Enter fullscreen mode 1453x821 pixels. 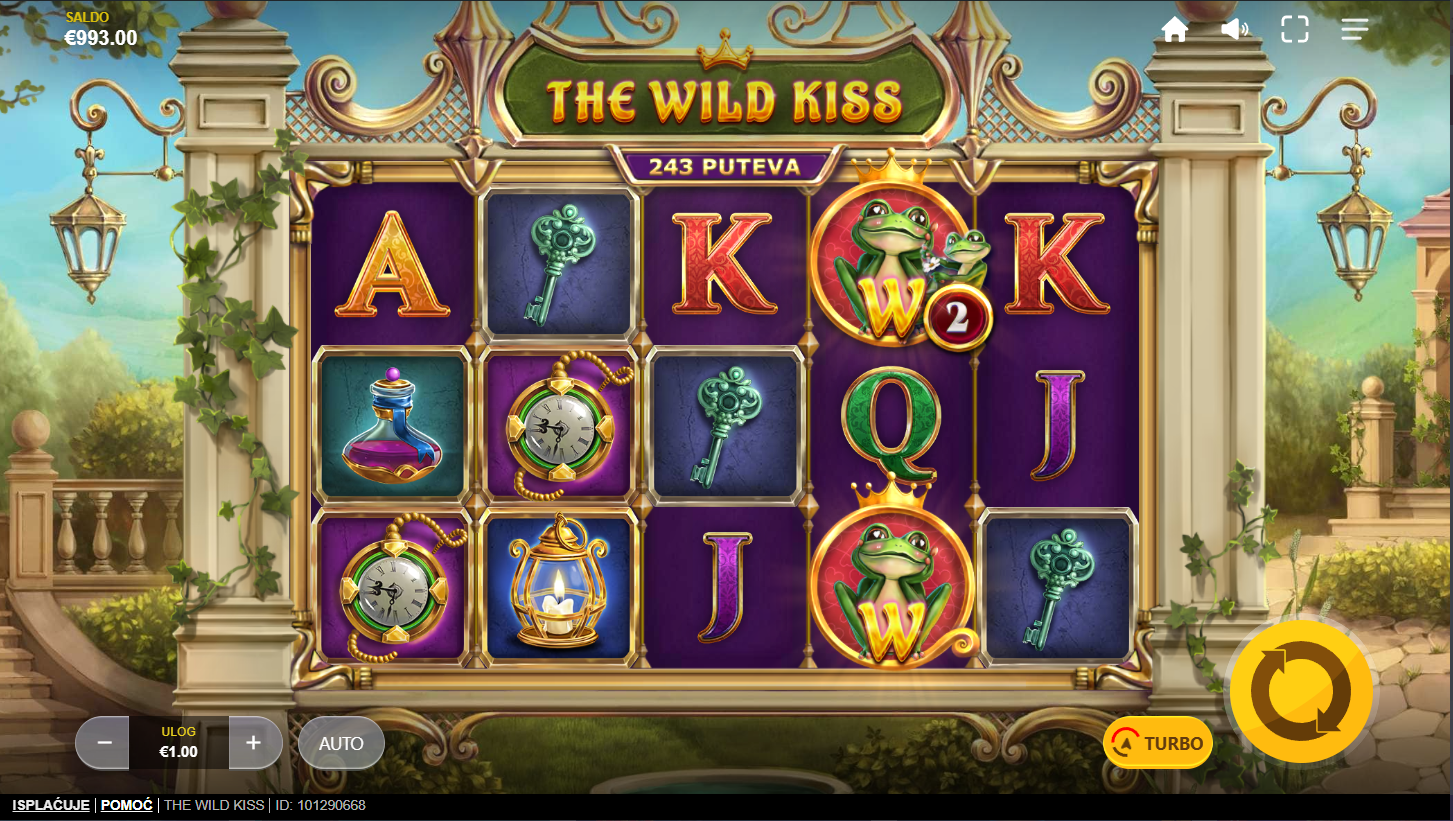tap(1295, 30)
